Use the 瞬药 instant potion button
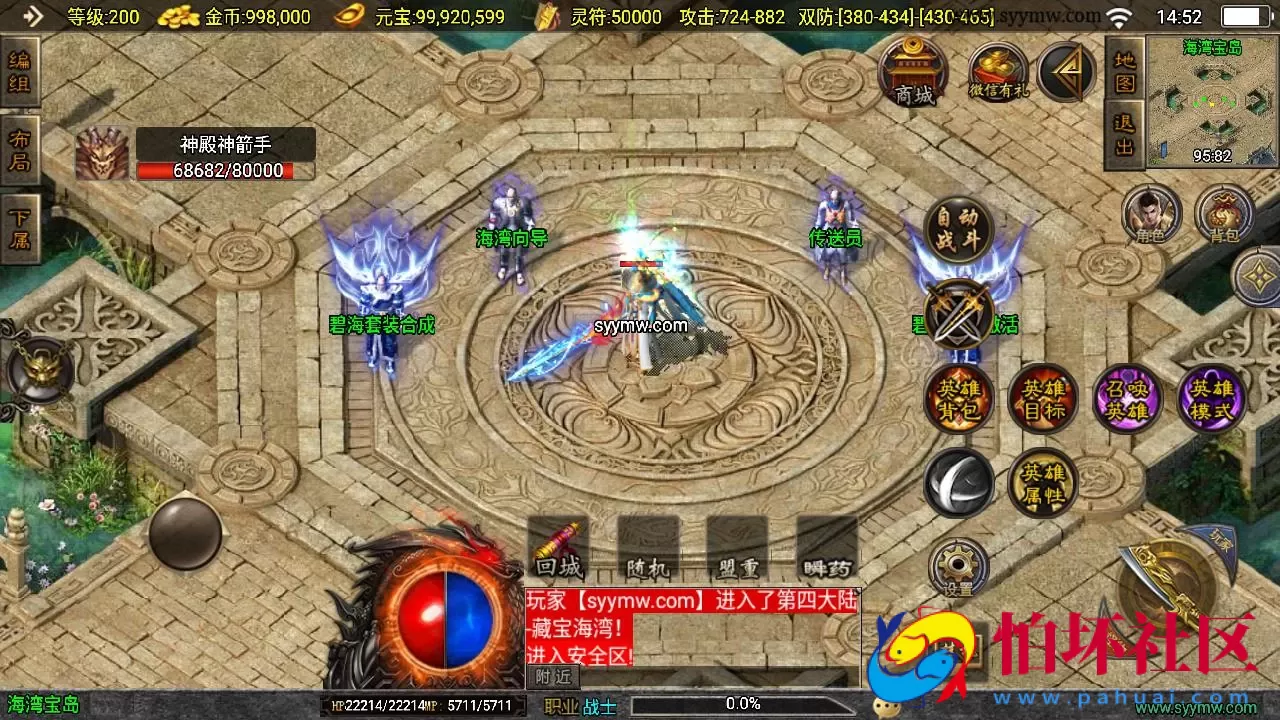The width and height of the screenshot is (1280, 720). [x=826, y=563]
